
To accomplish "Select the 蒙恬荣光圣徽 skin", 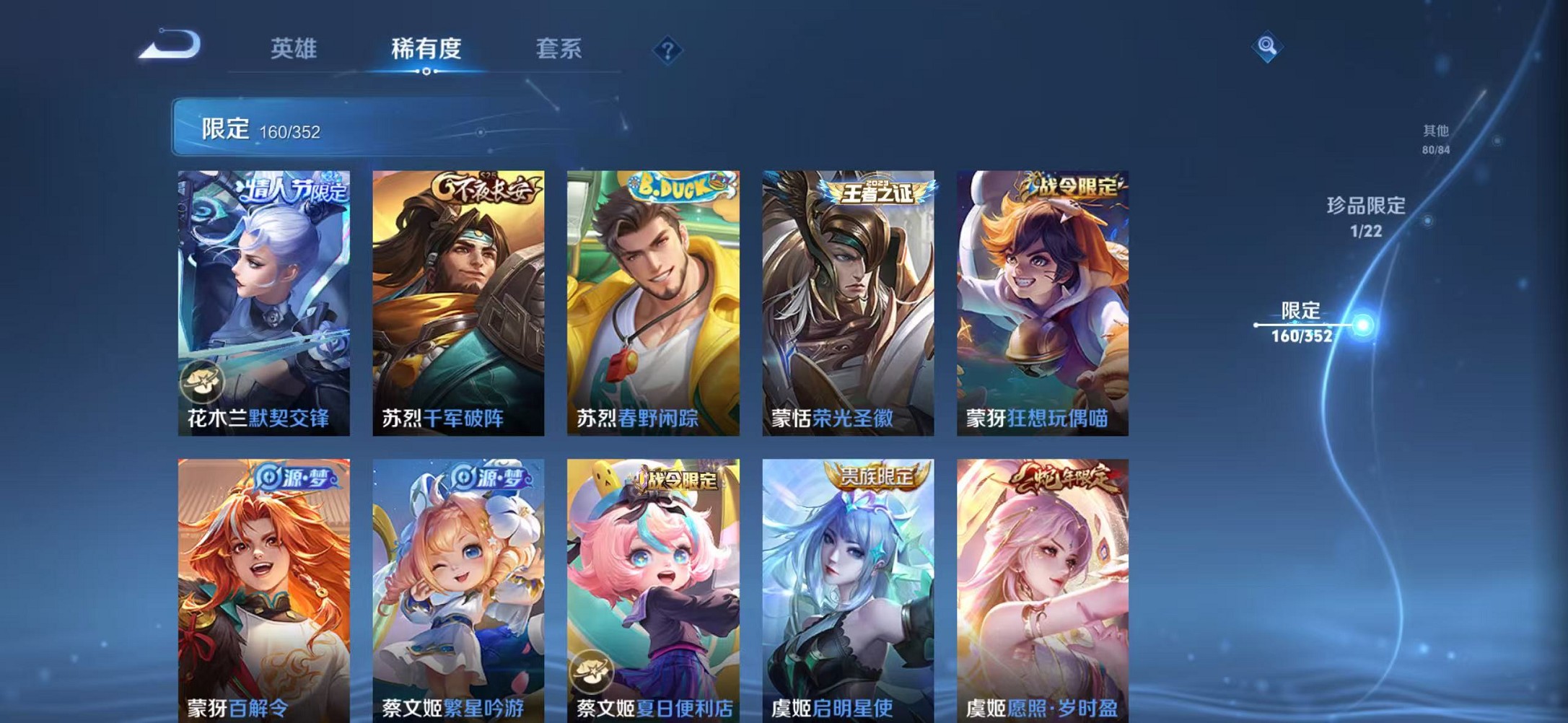I will pos(848,303).
